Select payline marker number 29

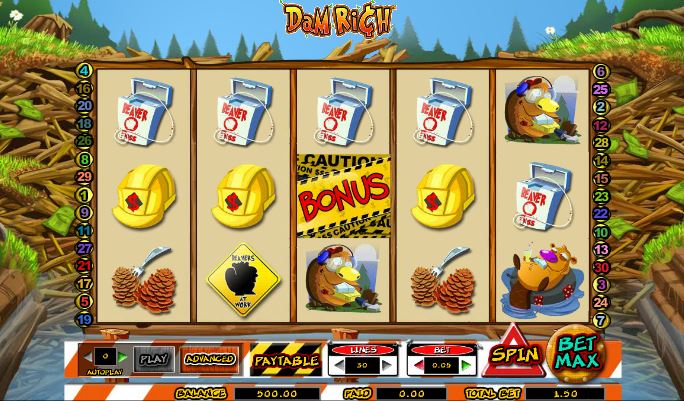[84, 176]
